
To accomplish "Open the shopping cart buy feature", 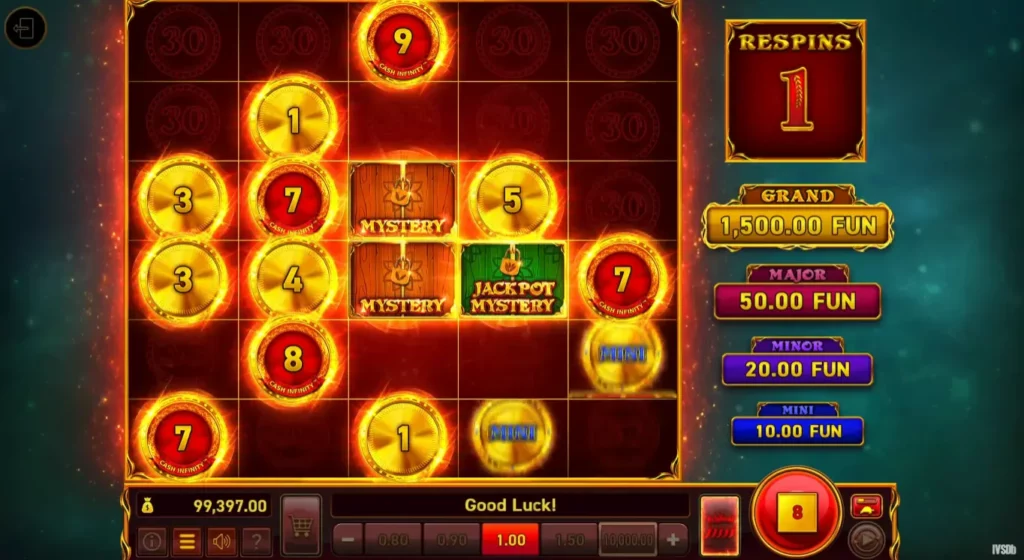I will click(x=301, y=526).
